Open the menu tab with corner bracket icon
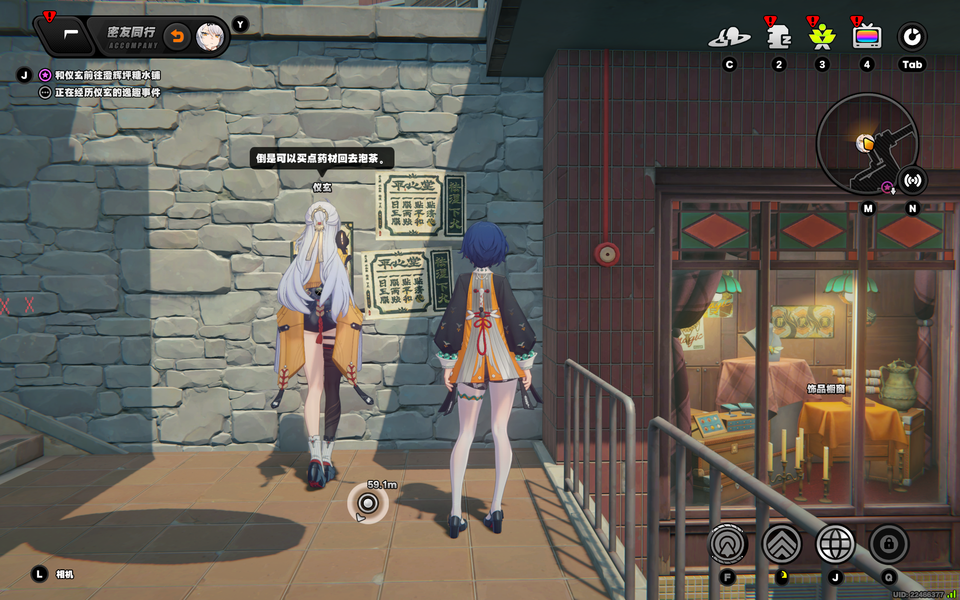The height and width of the screenshot is (600, 960). coord(68,35)
